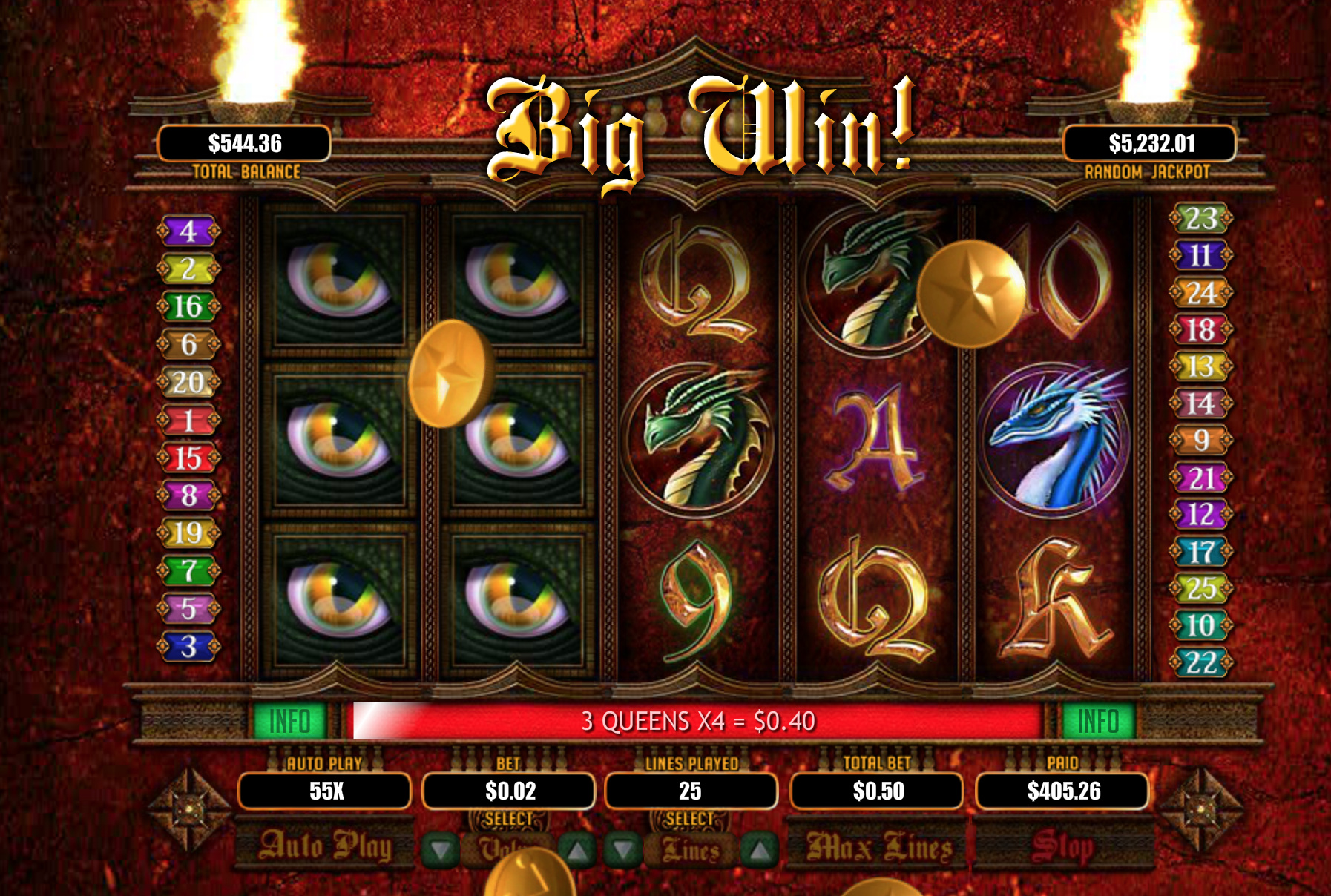1331x896 pixels.
Task: Click the payline 25 marker
Action: pos(1200,588)
